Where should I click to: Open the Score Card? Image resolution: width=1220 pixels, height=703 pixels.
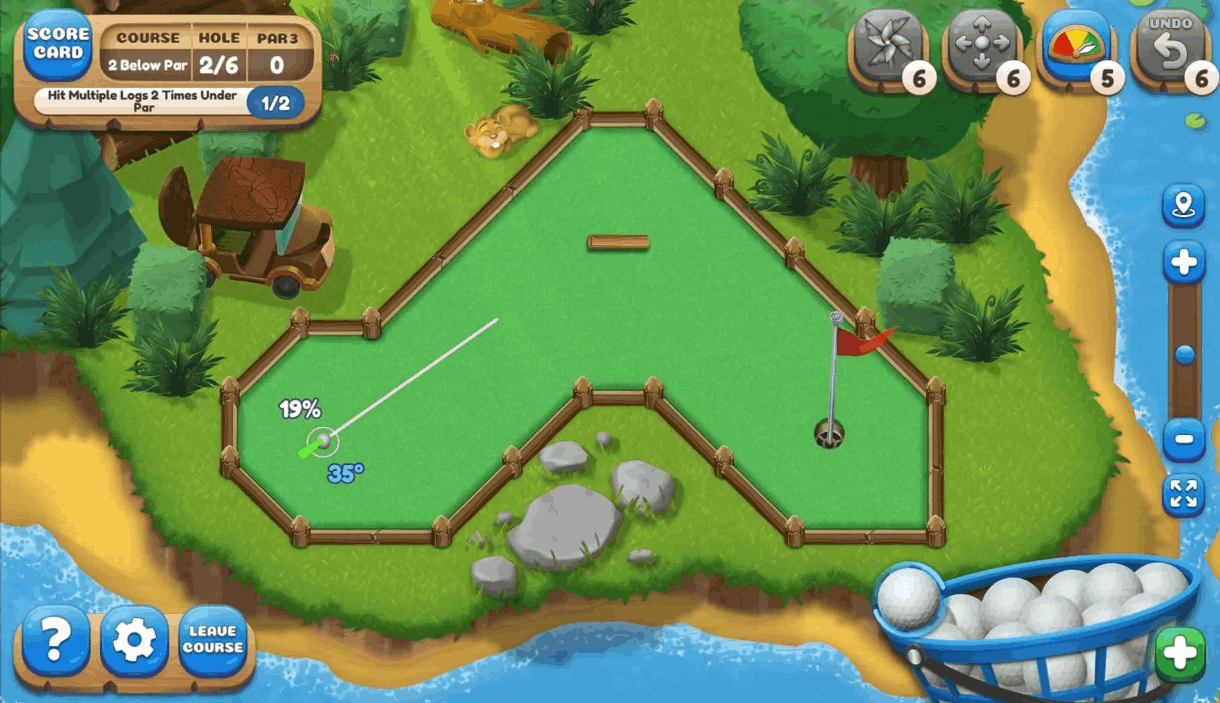[56, 45]
